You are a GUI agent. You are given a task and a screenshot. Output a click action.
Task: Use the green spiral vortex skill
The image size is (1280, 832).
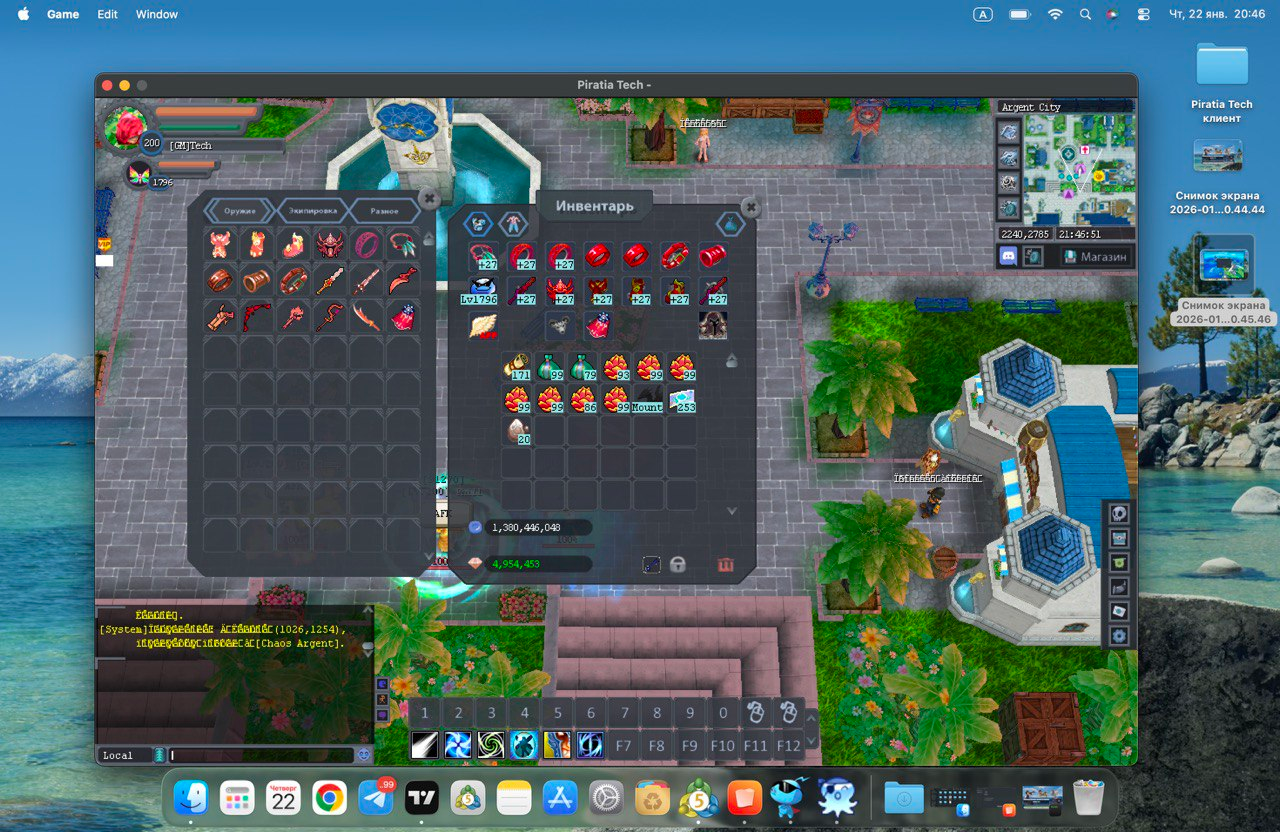tap(491, 745)
